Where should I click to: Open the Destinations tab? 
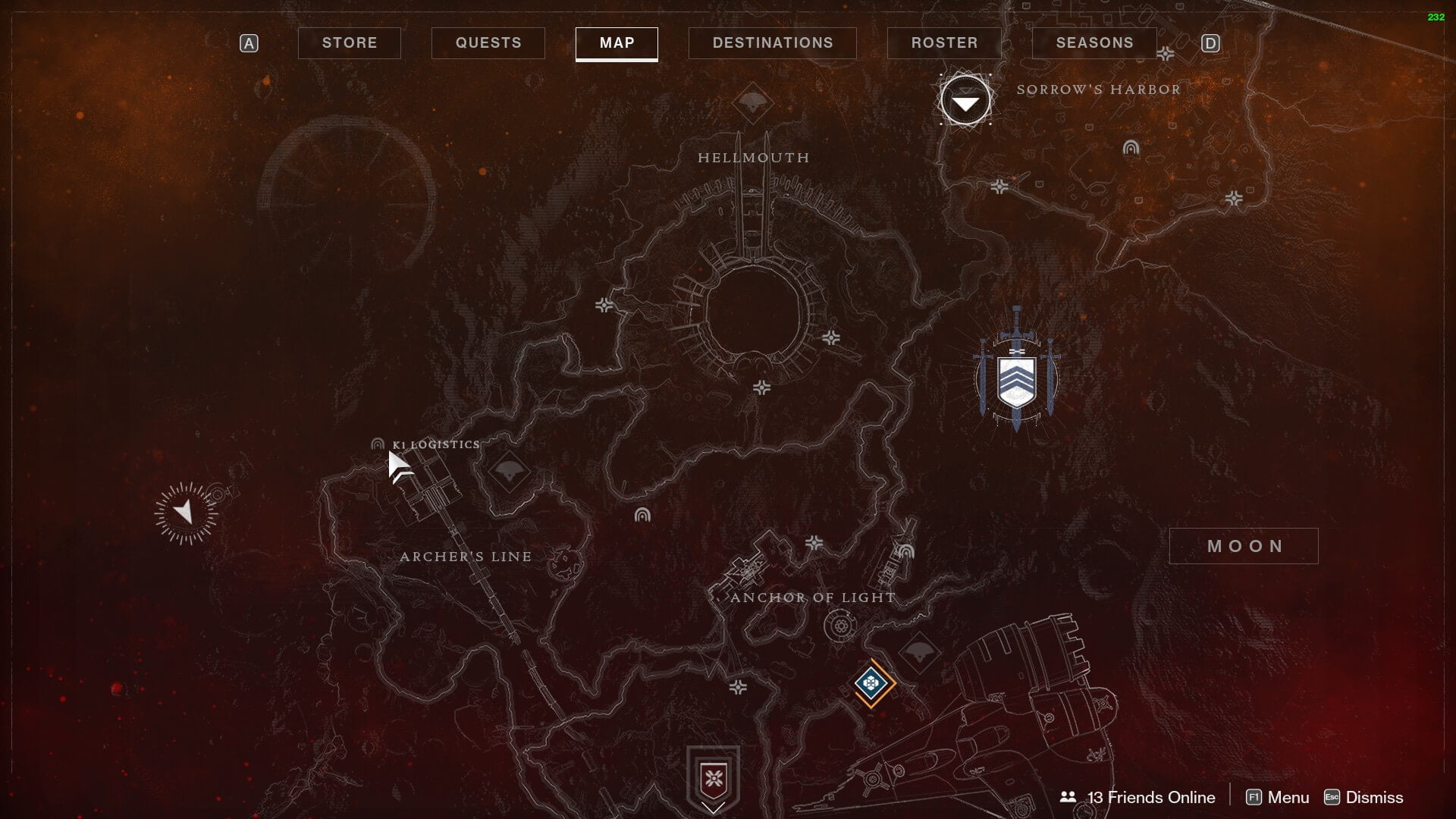[772, 43]
